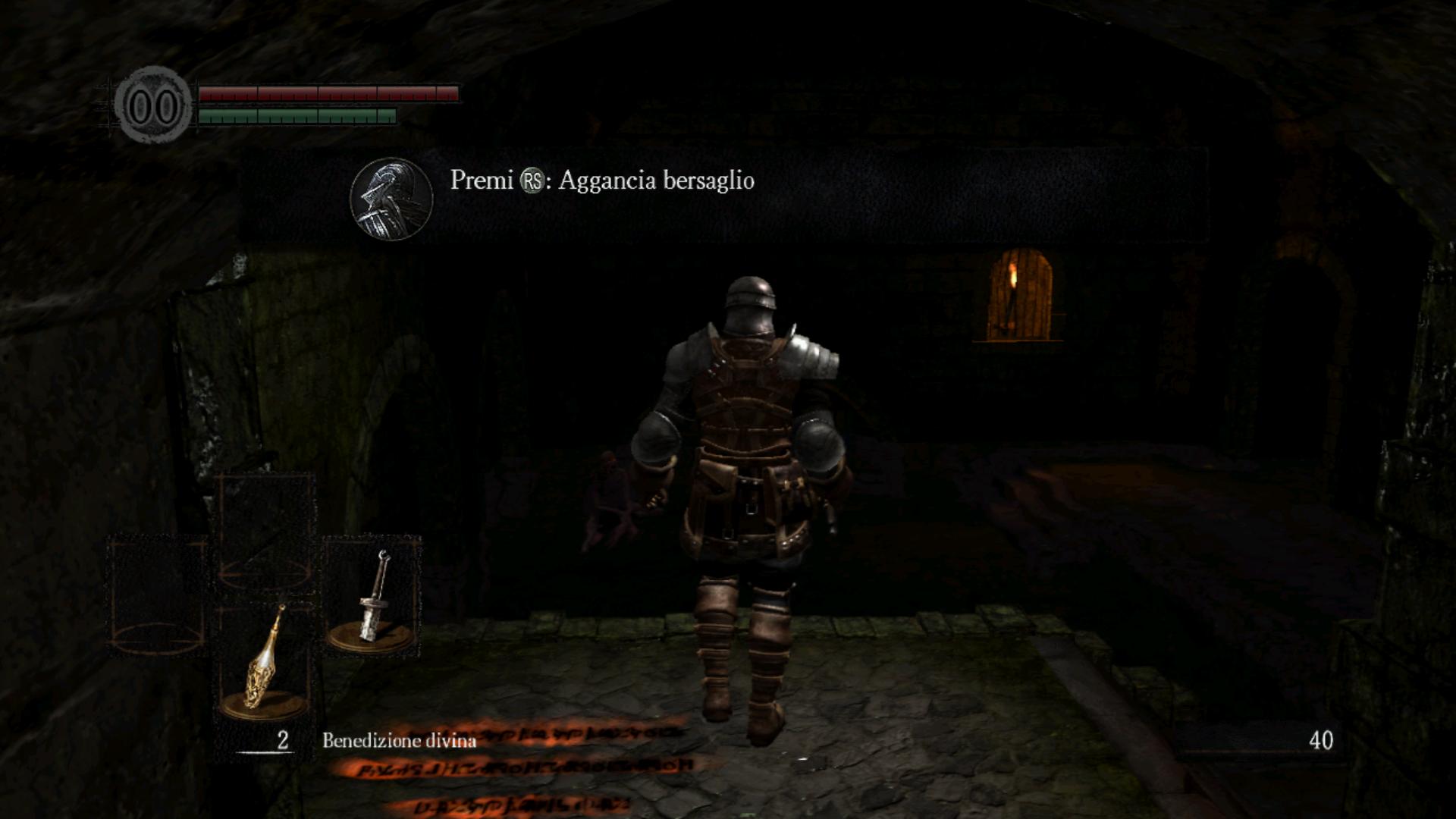Select the broken sword hilt weapon slot
The image size is (1456, 819).
(373, 596)
